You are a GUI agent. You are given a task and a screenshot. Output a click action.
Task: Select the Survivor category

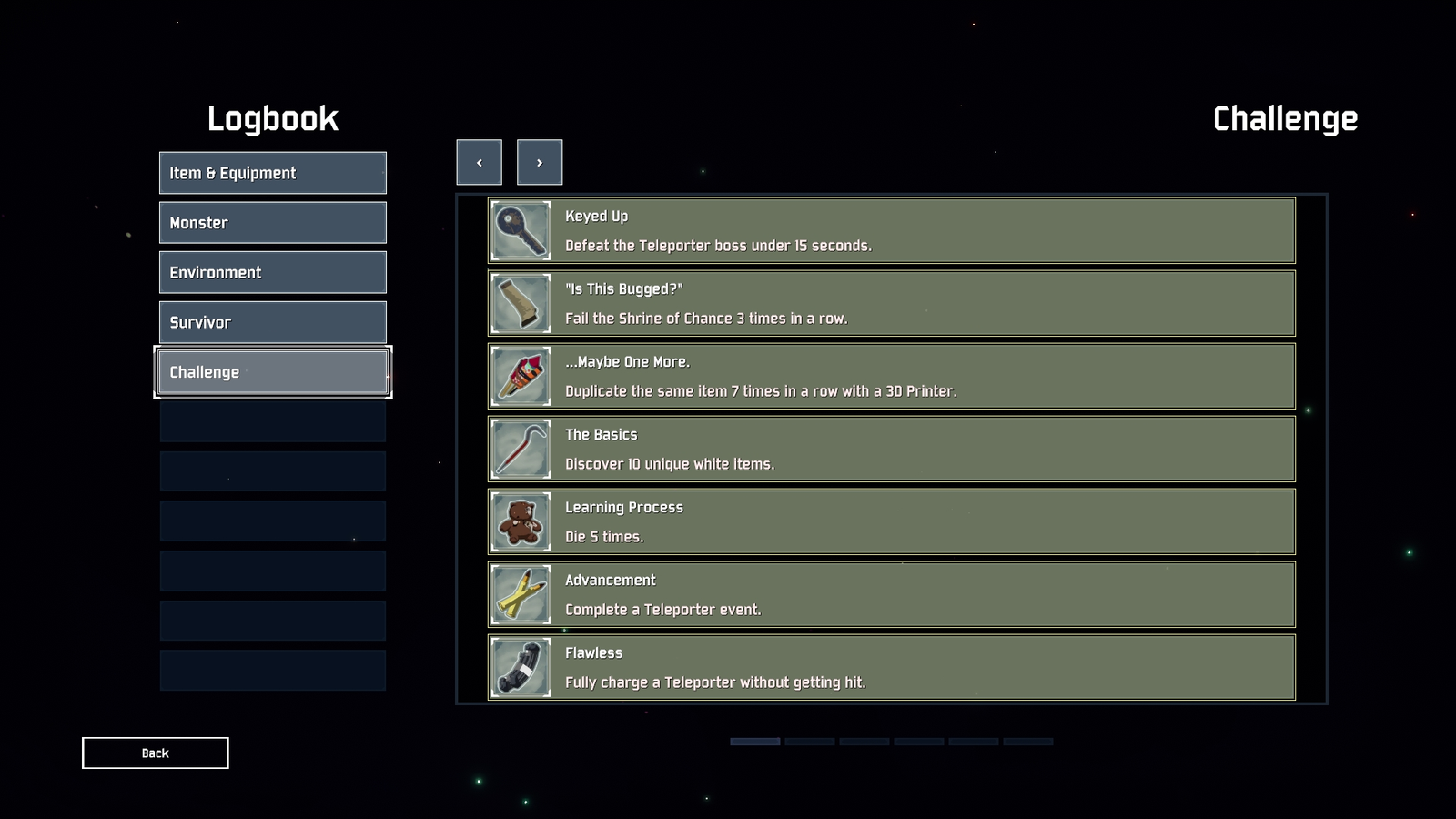(x=272, y=321)
